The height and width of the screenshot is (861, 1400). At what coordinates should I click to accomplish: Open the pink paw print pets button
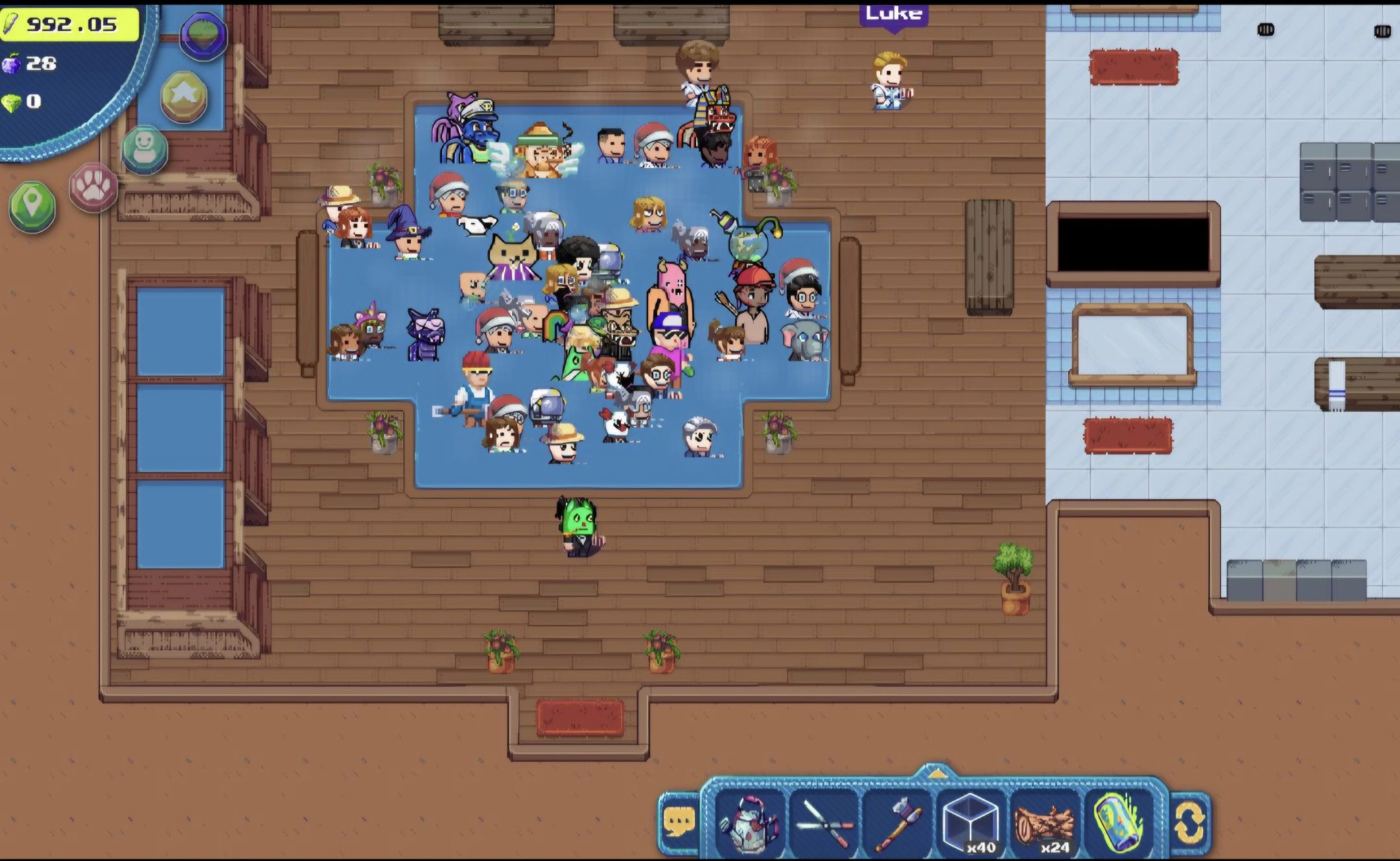pyautogui.click(x=94, y=187)
